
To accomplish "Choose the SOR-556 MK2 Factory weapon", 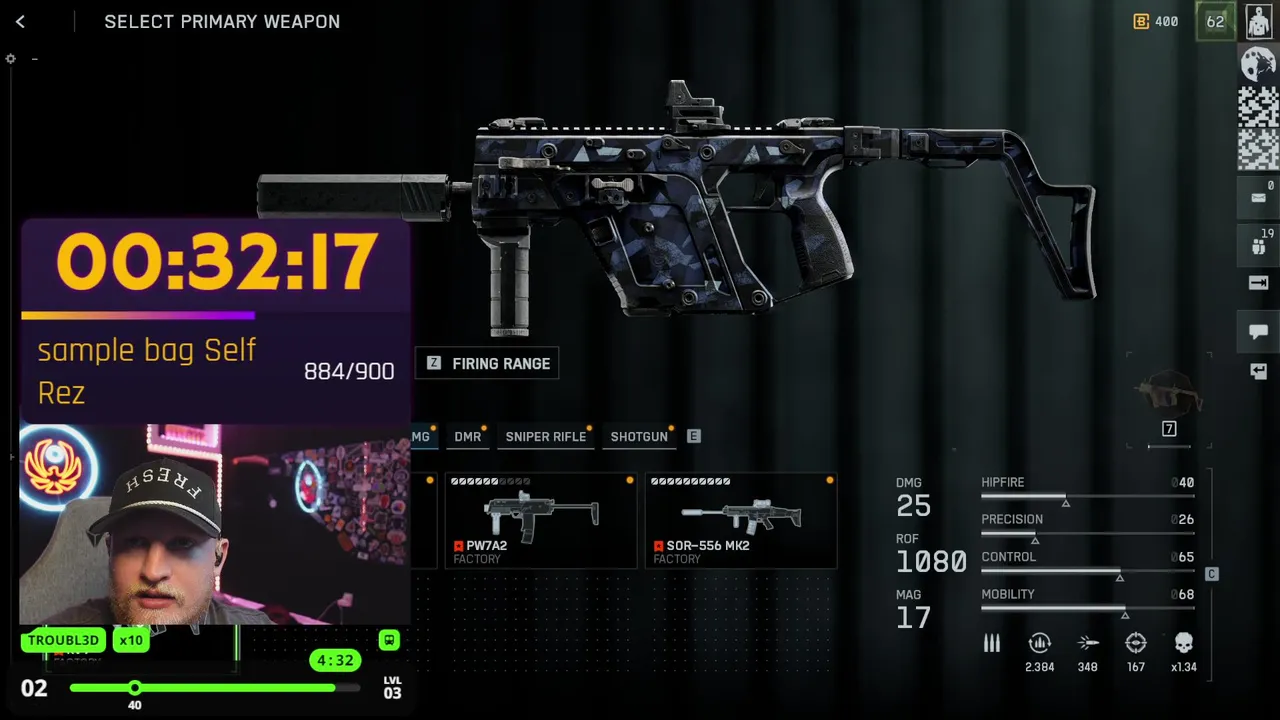I will [x=741, y=521].
